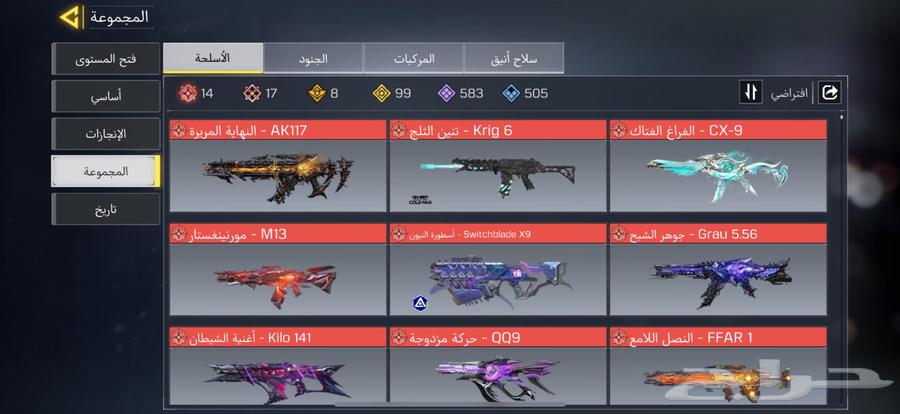Switch to the الجنود tab
This screenshot has width=900, height=414.
(x=313, y=58)
